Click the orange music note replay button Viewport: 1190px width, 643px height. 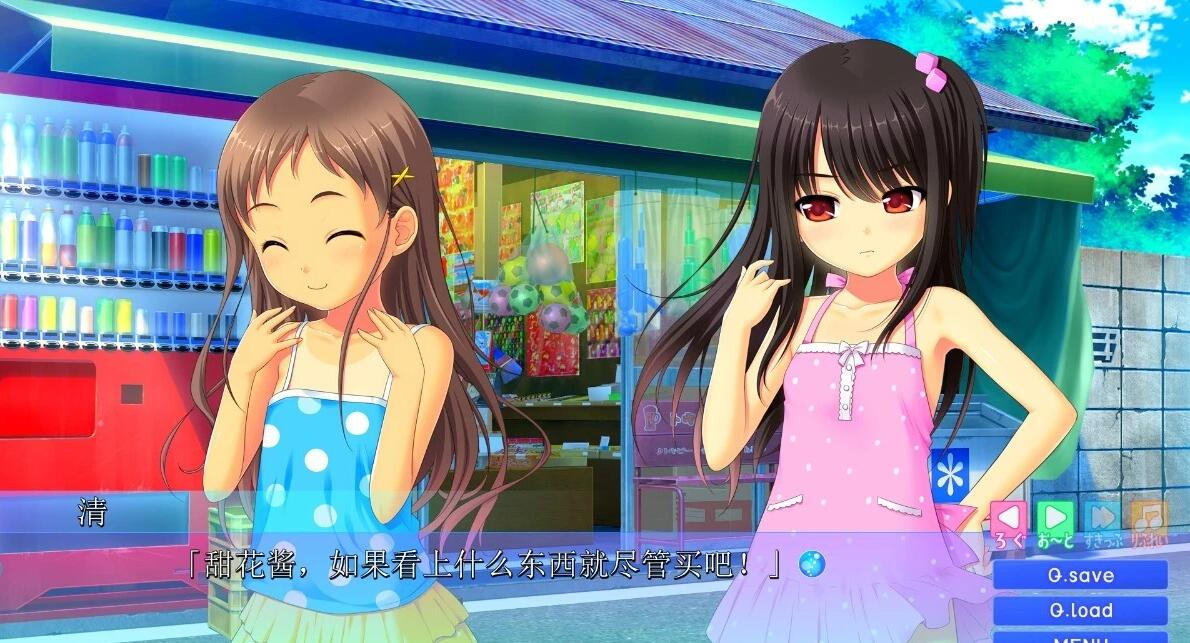pos(1148,518)
